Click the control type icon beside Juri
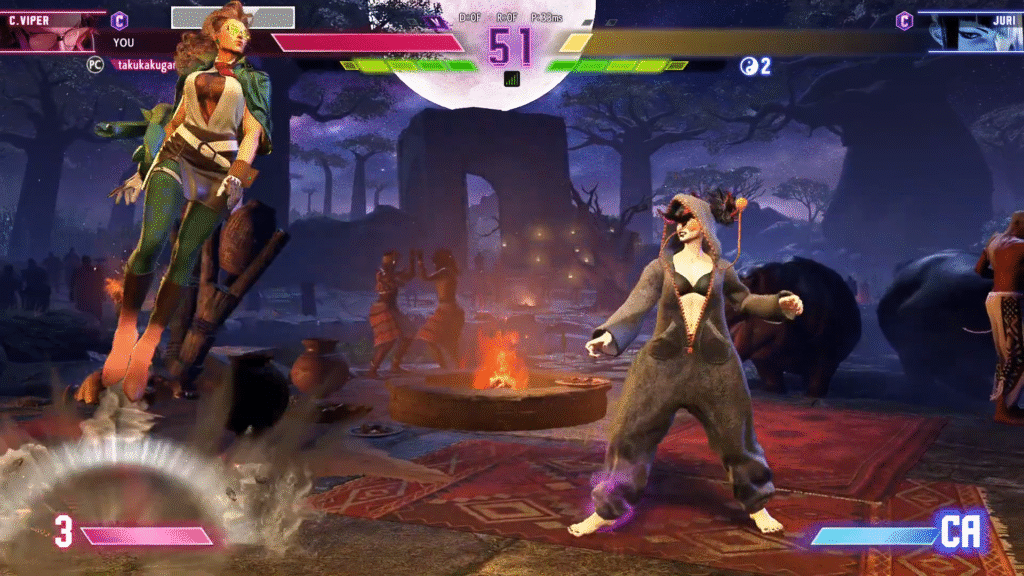 click(904, 20)
